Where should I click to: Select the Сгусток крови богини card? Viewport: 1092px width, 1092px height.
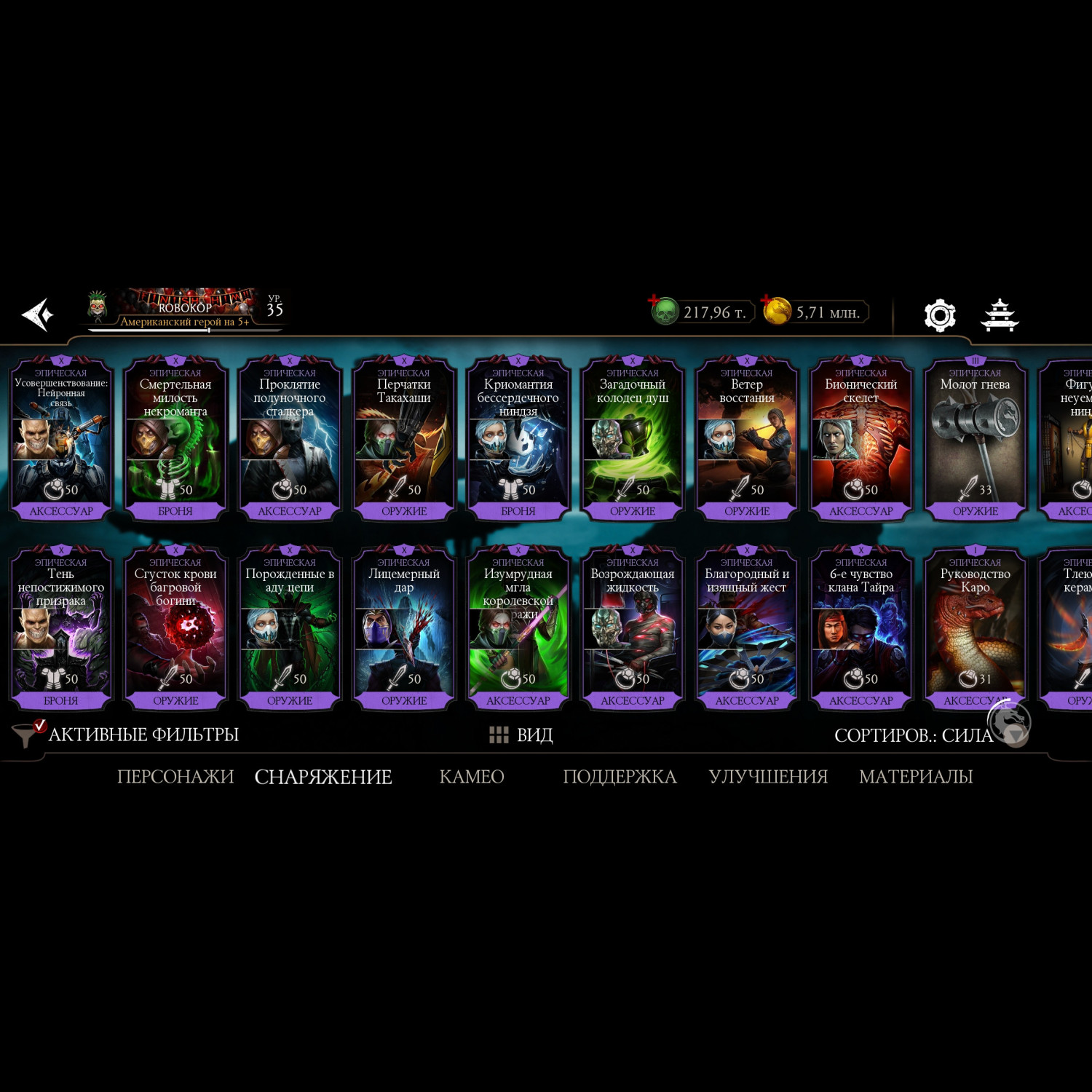click(x=175, y=628)
